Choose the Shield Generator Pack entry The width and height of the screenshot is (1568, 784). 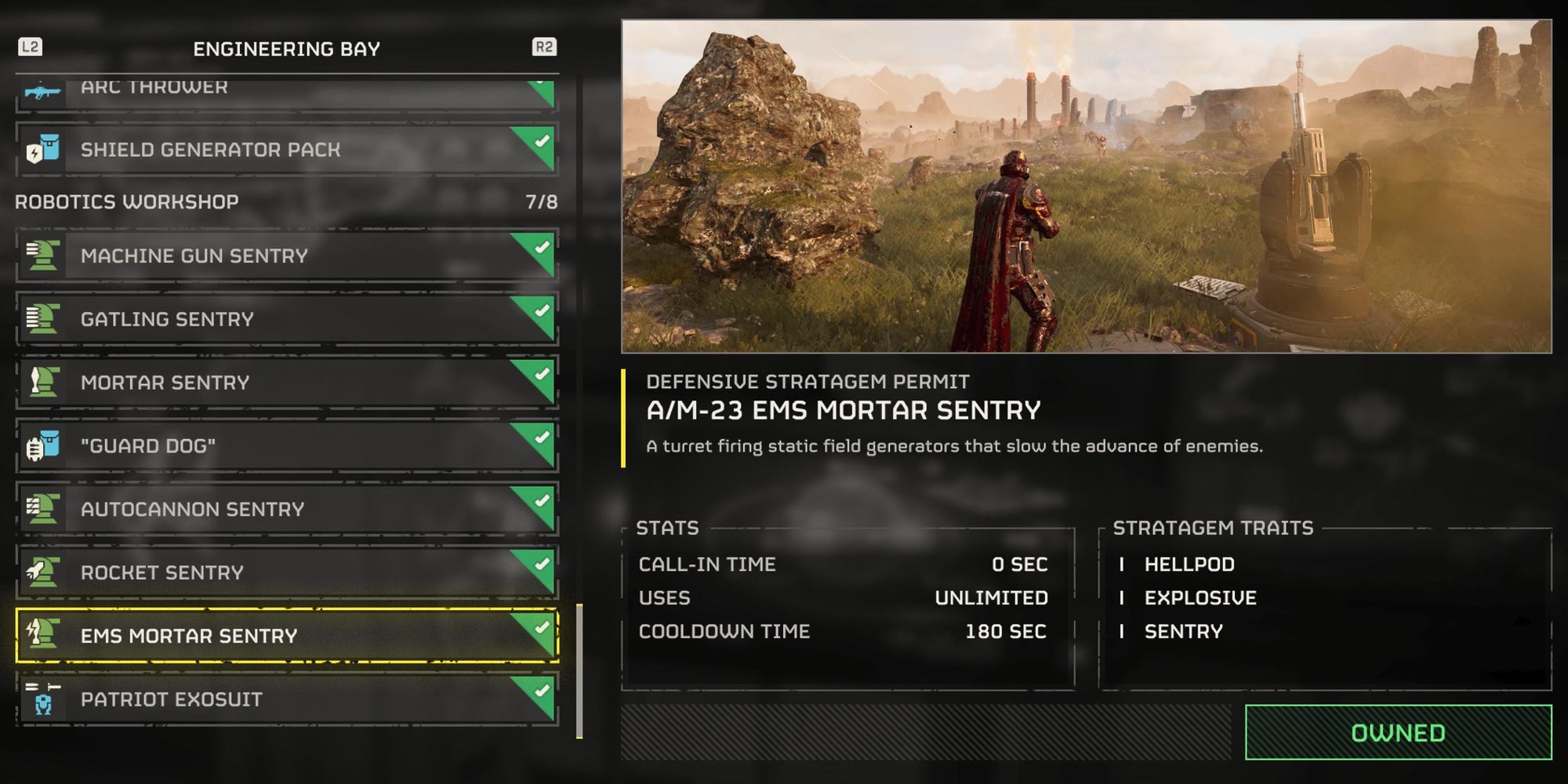pyautogui.click(x=286, y=149)
